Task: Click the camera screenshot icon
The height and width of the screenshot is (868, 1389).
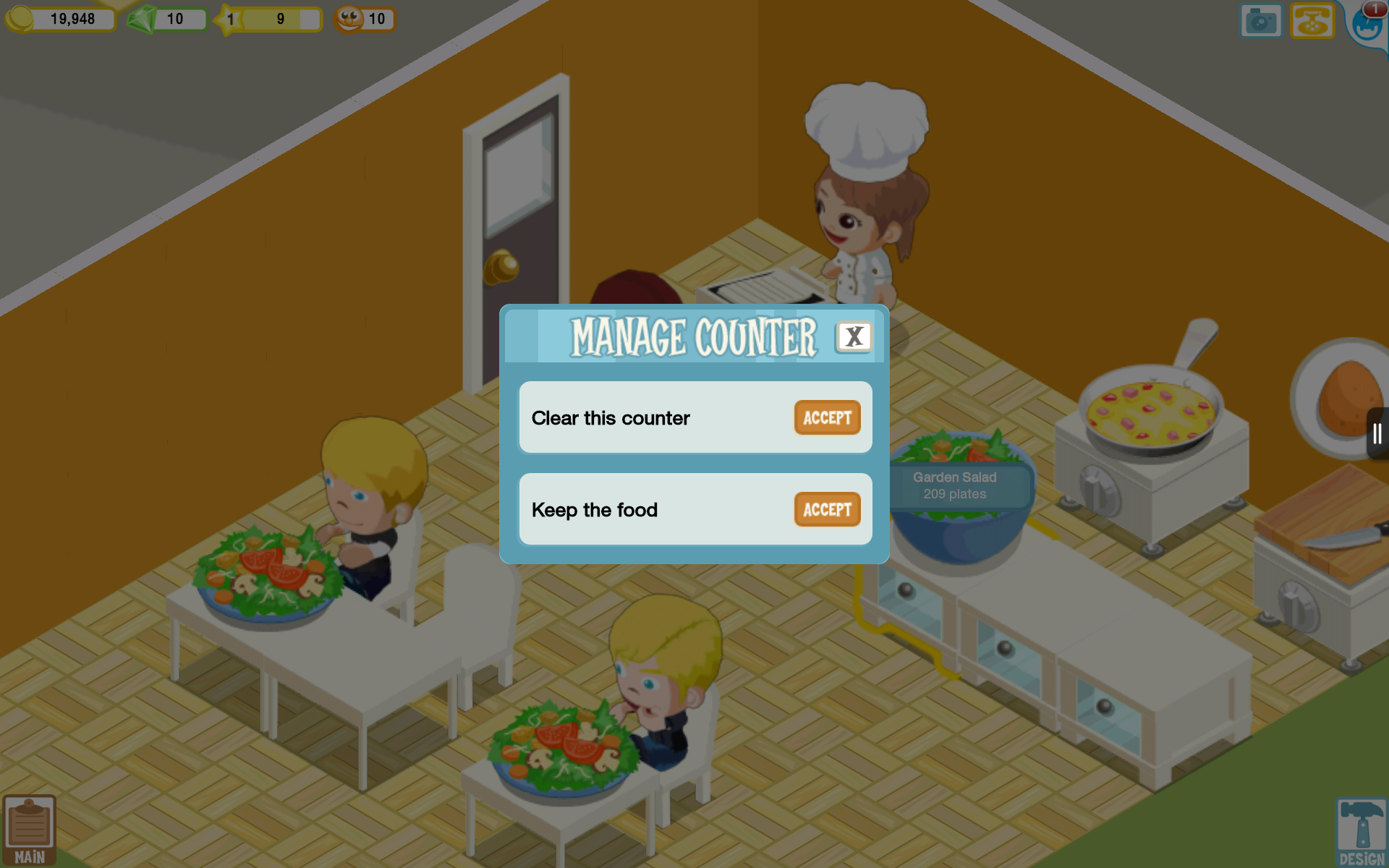Action: 1260,20
